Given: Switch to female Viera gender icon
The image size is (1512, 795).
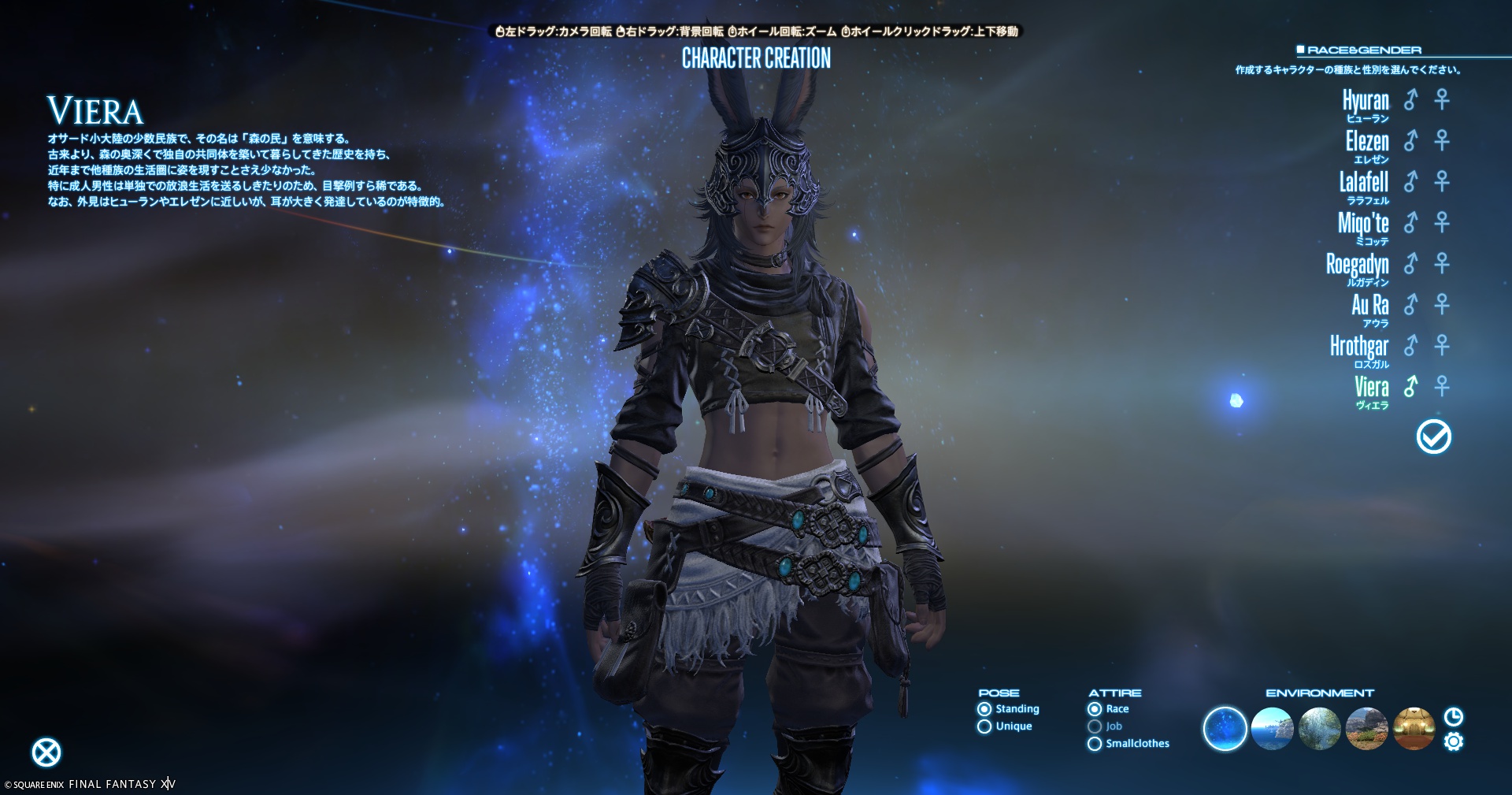Looking at the screenshot, I should 1442,387.
